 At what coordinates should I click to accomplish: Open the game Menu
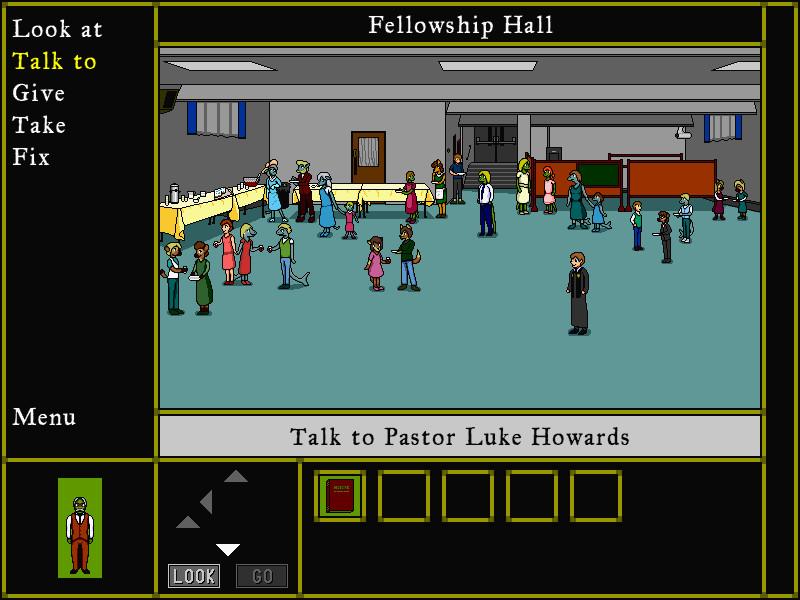[x=44, y=417]
